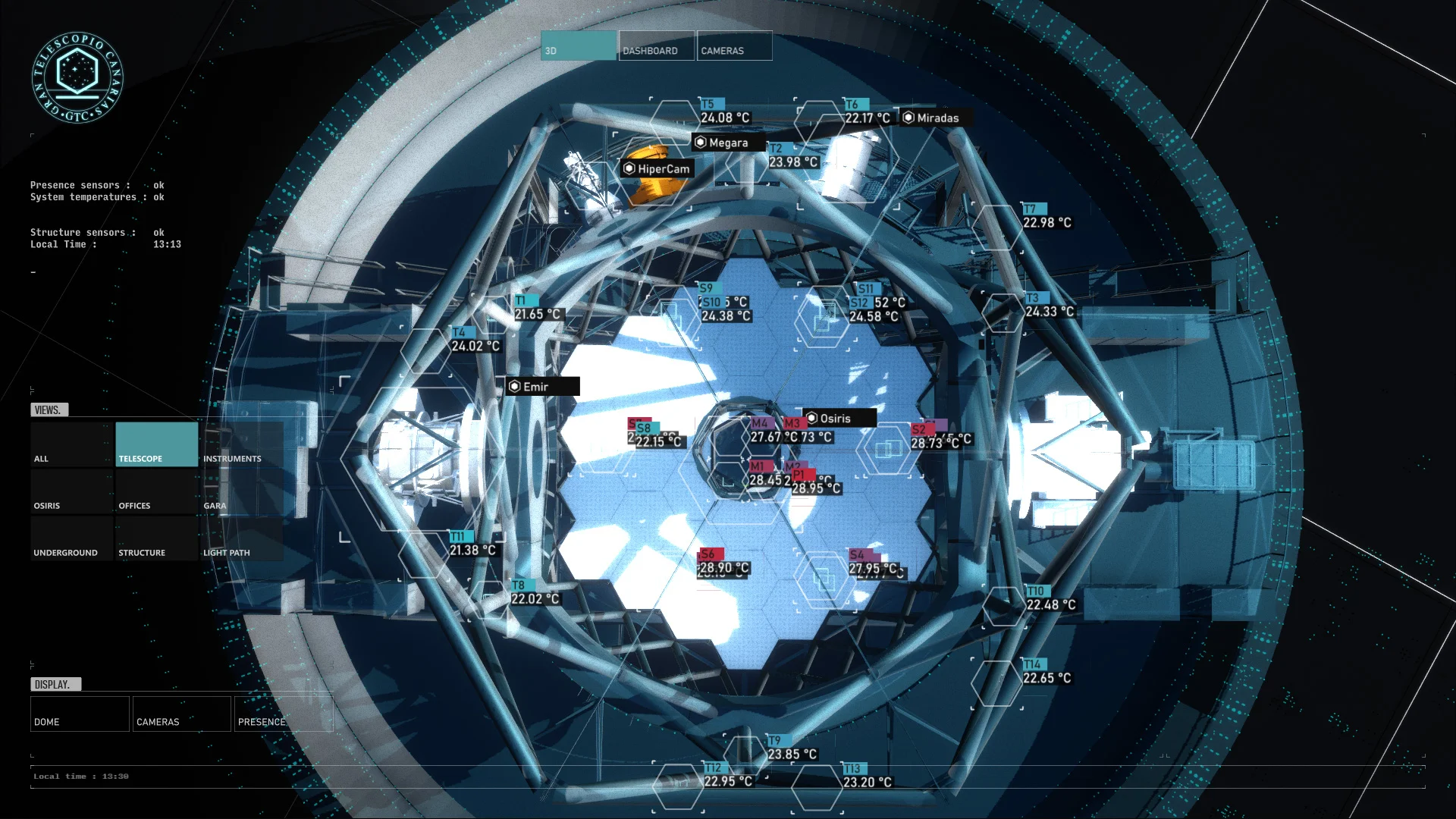Show the Light Path view
This screenshot has height=819, width=1456.
(x=241, y=538)
